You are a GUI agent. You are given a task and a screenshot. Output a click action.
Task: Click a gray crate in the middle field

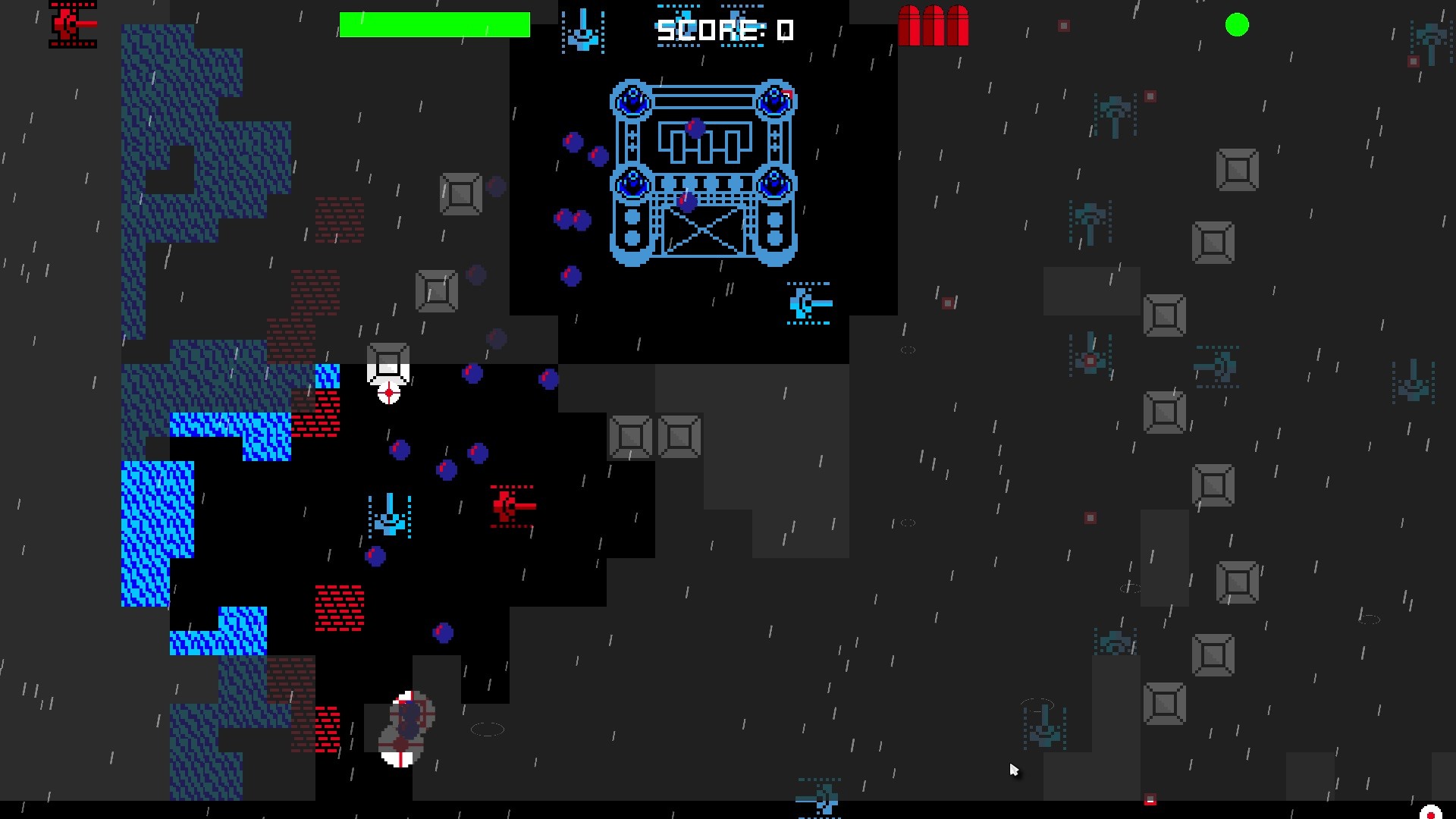pyautogui.click(x=631, y=436)
